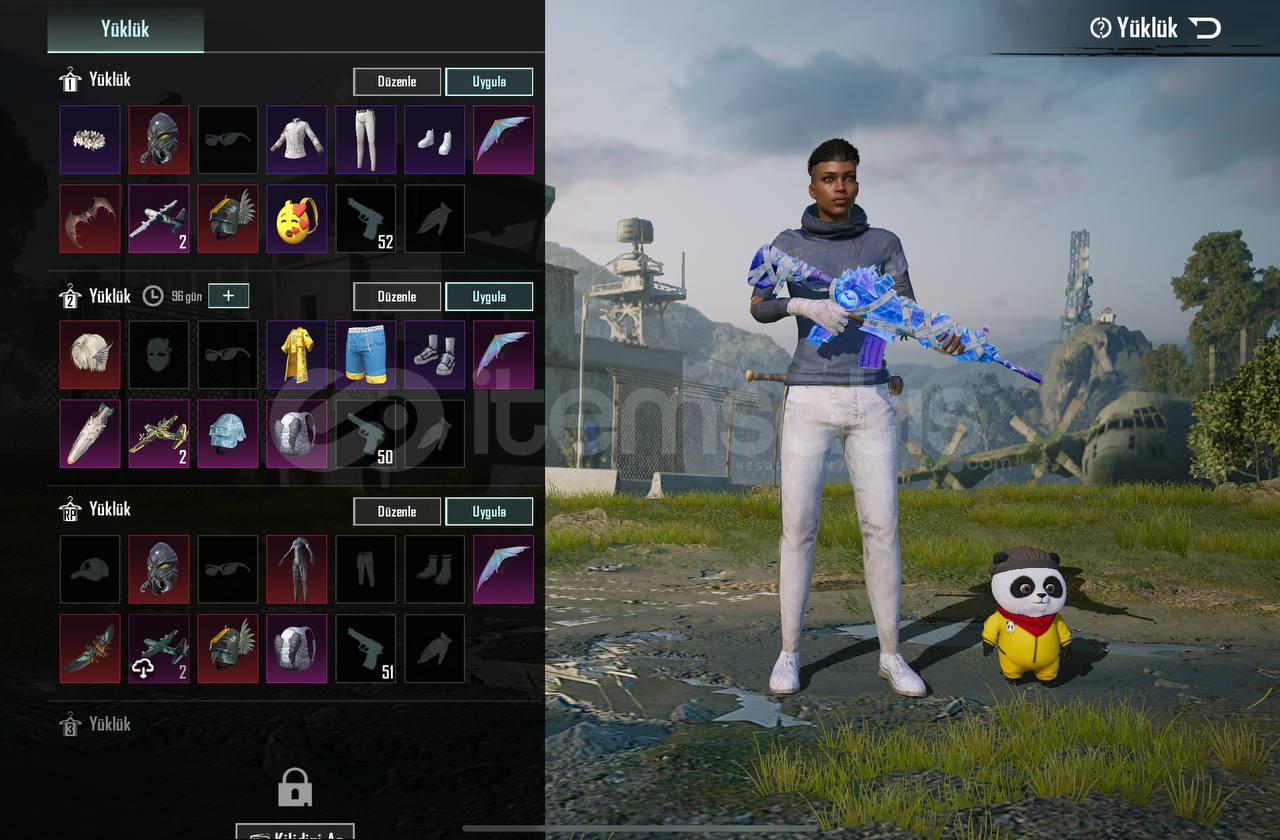Choose the yellow raincoat slot
The image size is (1280, 840).
pos(297,355)
